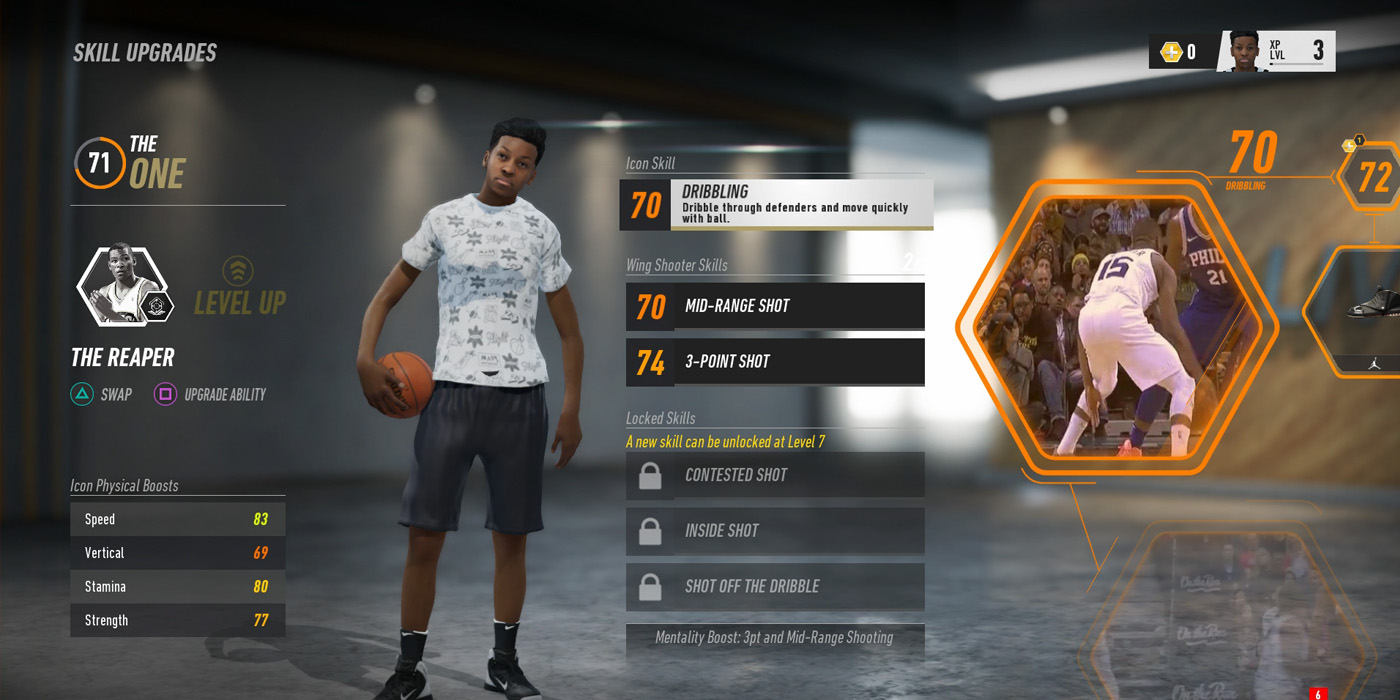Open The Reaper icon portrait
This screenshot has height=700, width=1400.
click(121, 285)
